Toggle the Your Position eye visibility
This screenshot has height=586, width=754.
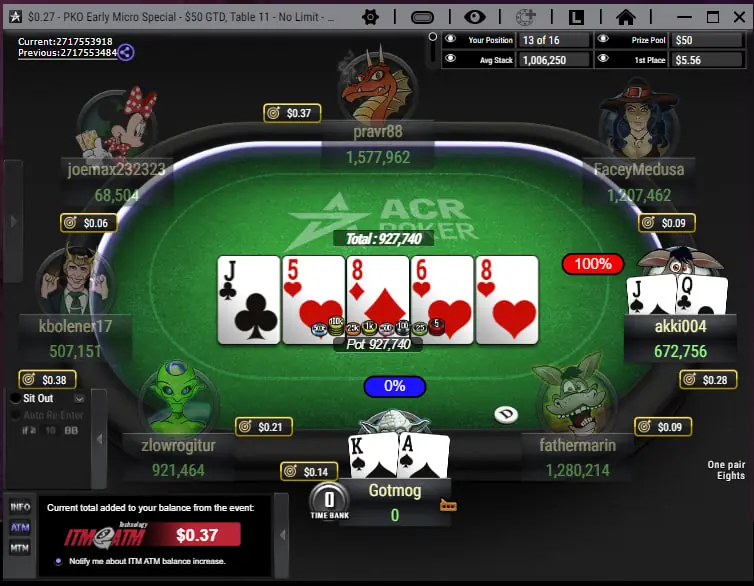tap(450, 40)
